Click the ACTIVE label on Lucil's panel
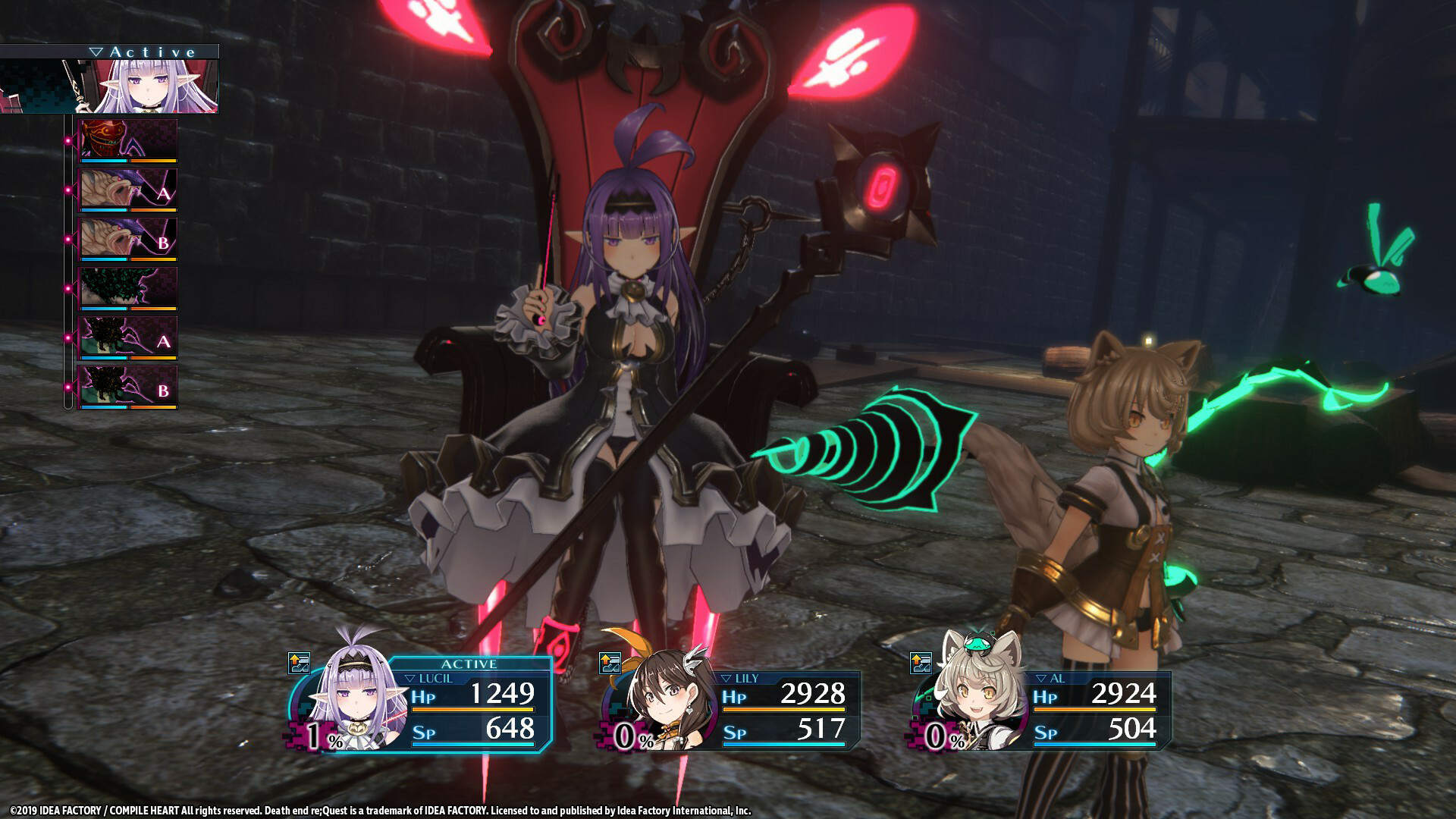Viewport: 1456px width, 819px height. (469, 663)
